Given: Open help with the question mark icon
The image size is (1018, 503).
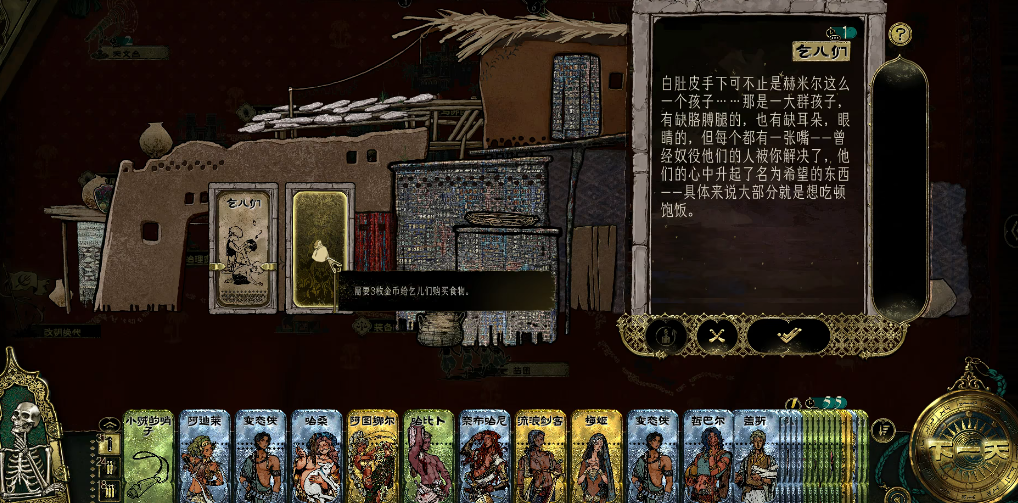Looking at the screenshot, I should coord(900,34).
